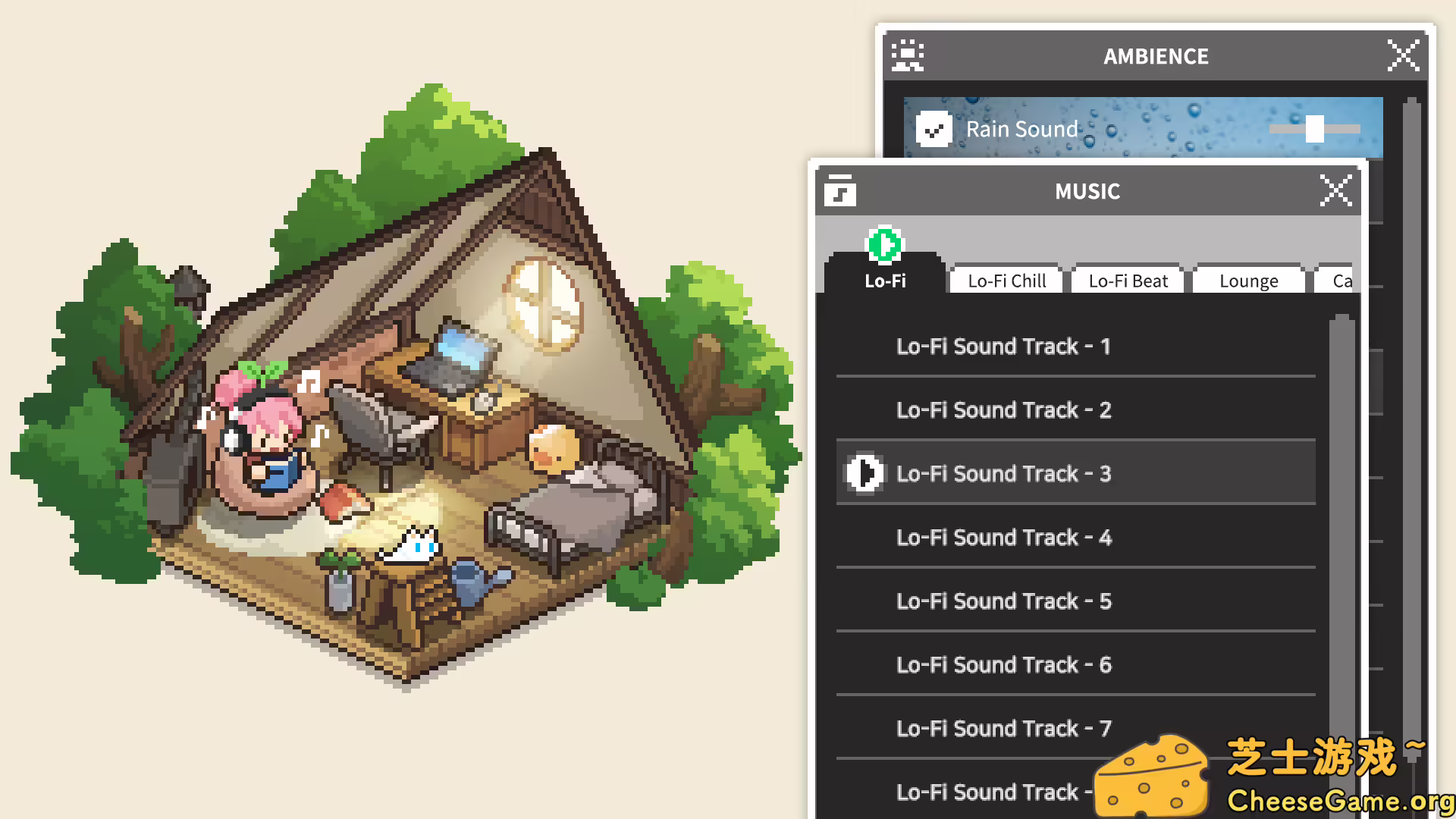Image resolution: width=1456 pixels, height=819 pixels.
Task: Play Lo-Fi Sound Track - 2
Action: coord(1003,409)
